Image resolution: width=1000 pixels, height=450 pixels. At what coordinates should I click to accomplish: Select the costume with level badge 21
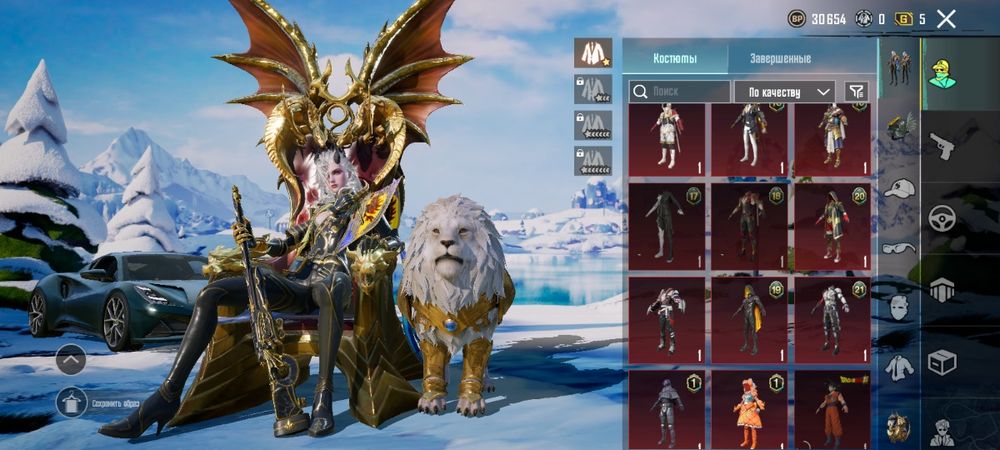(x=832, y=320)
